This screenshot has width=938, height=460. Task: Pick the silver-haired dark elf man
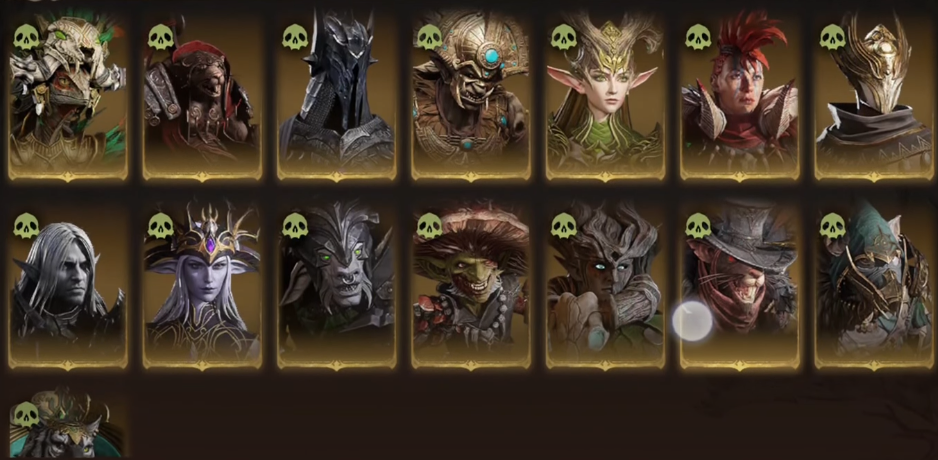[x=68, y=287]
